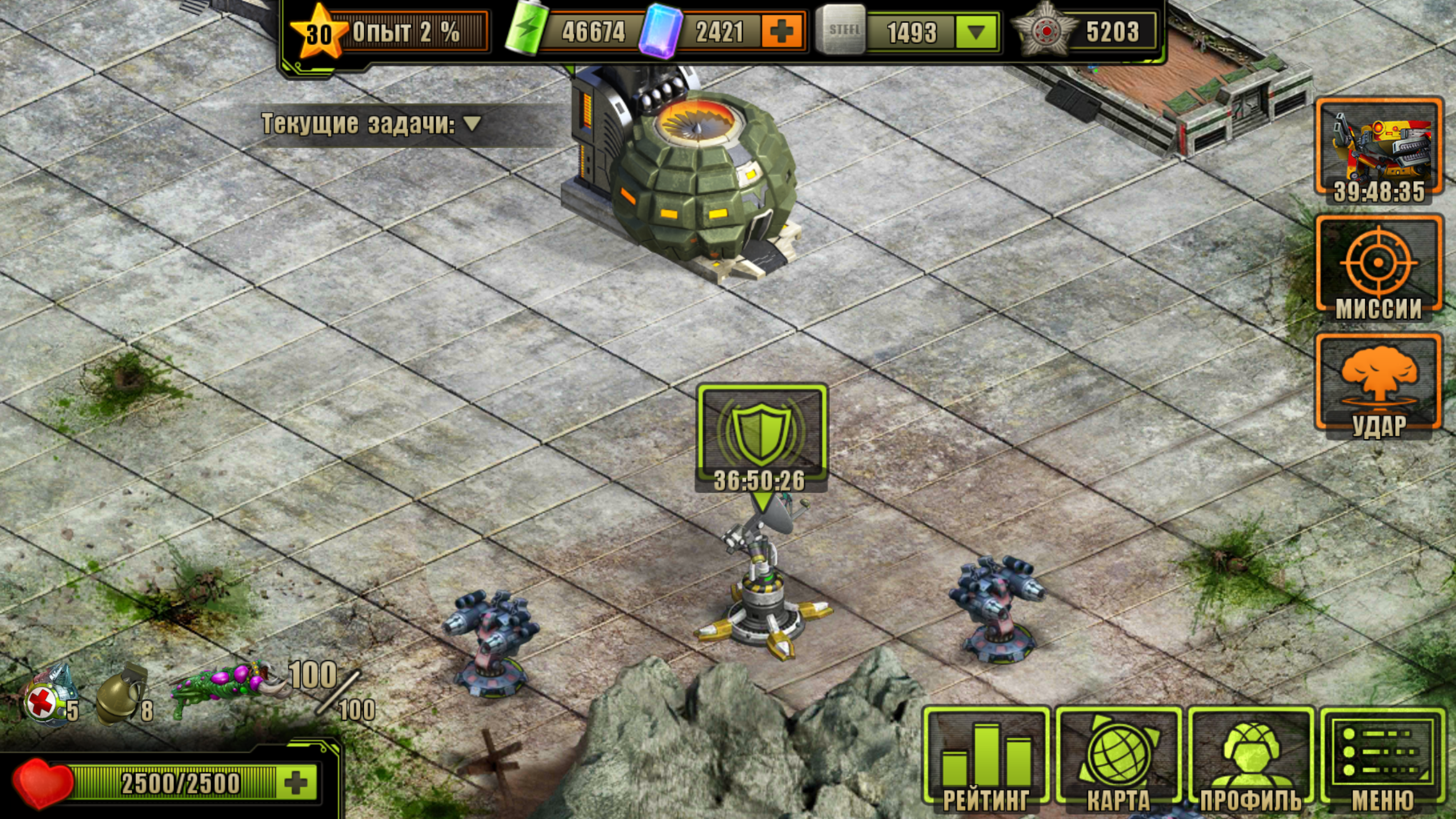
Task: Tap the medal rating points icon
Action: click(1045, 32)
